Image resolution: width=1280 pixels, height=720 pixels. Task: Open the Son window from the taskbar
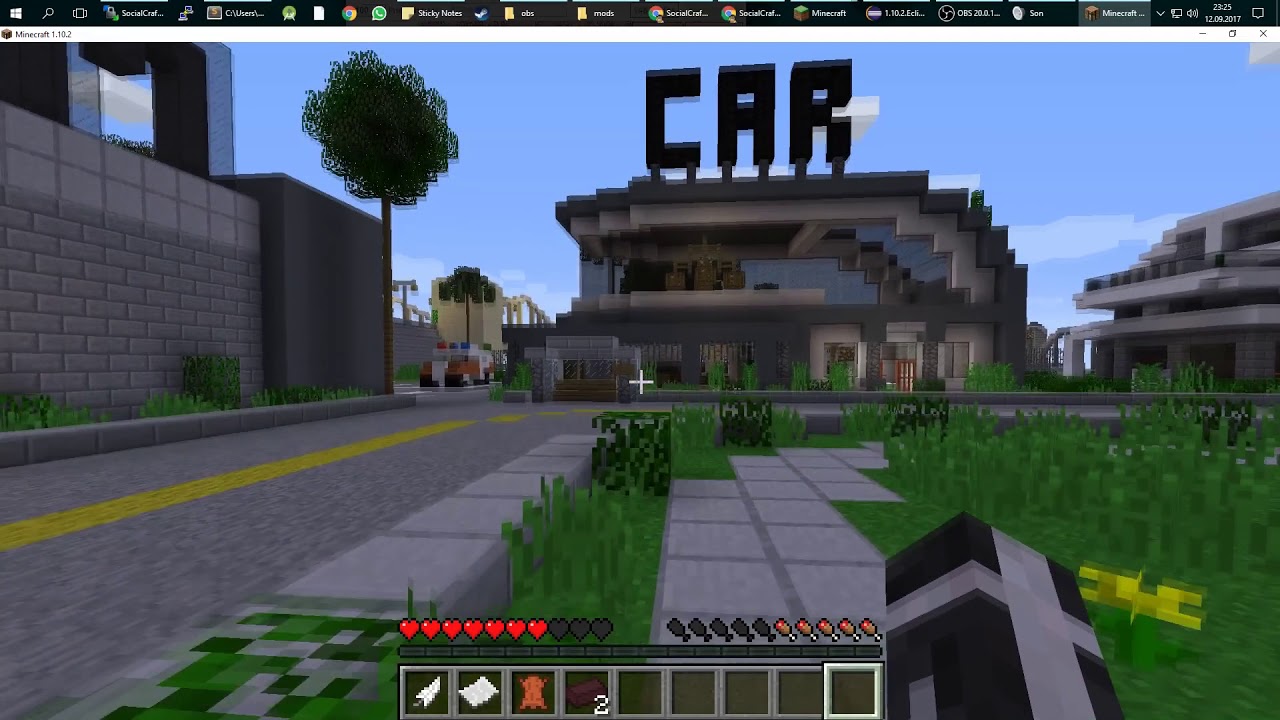[x=1030, y=13]
